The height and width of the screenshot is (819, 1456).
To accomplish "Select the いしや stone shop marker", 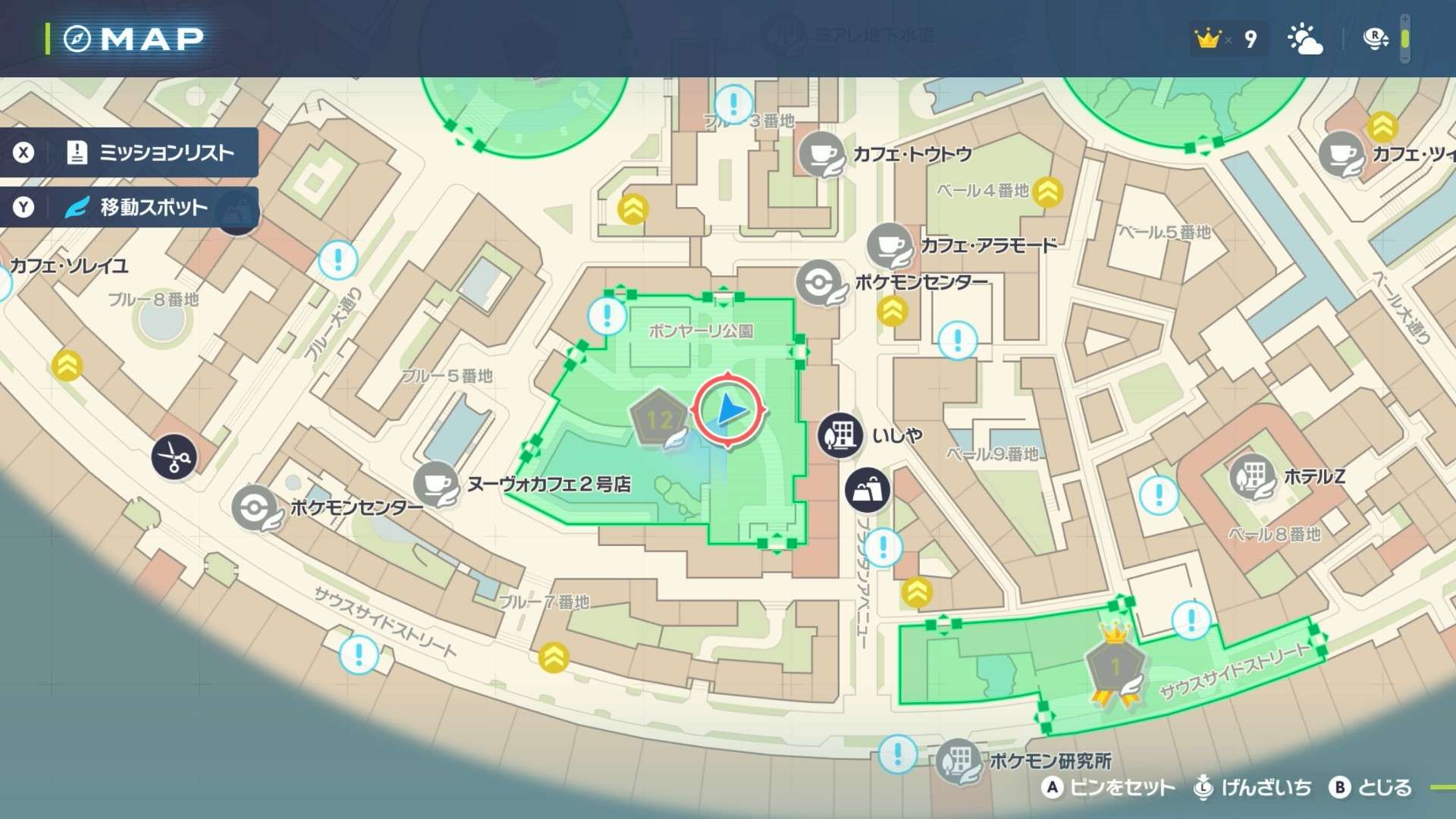I will (x=840, y=435).
